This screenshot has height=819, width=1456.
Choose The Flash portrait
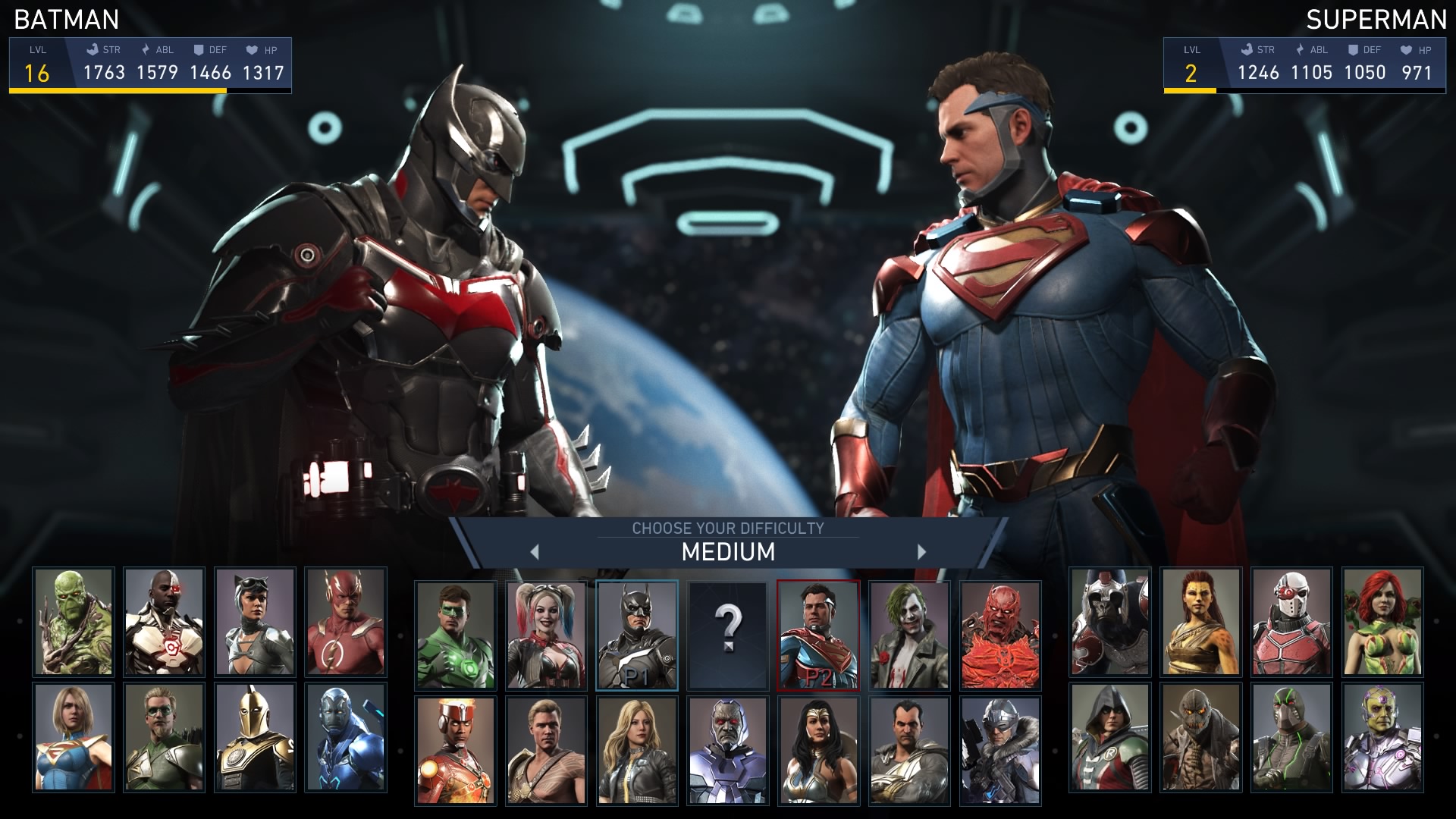(346, 622)
